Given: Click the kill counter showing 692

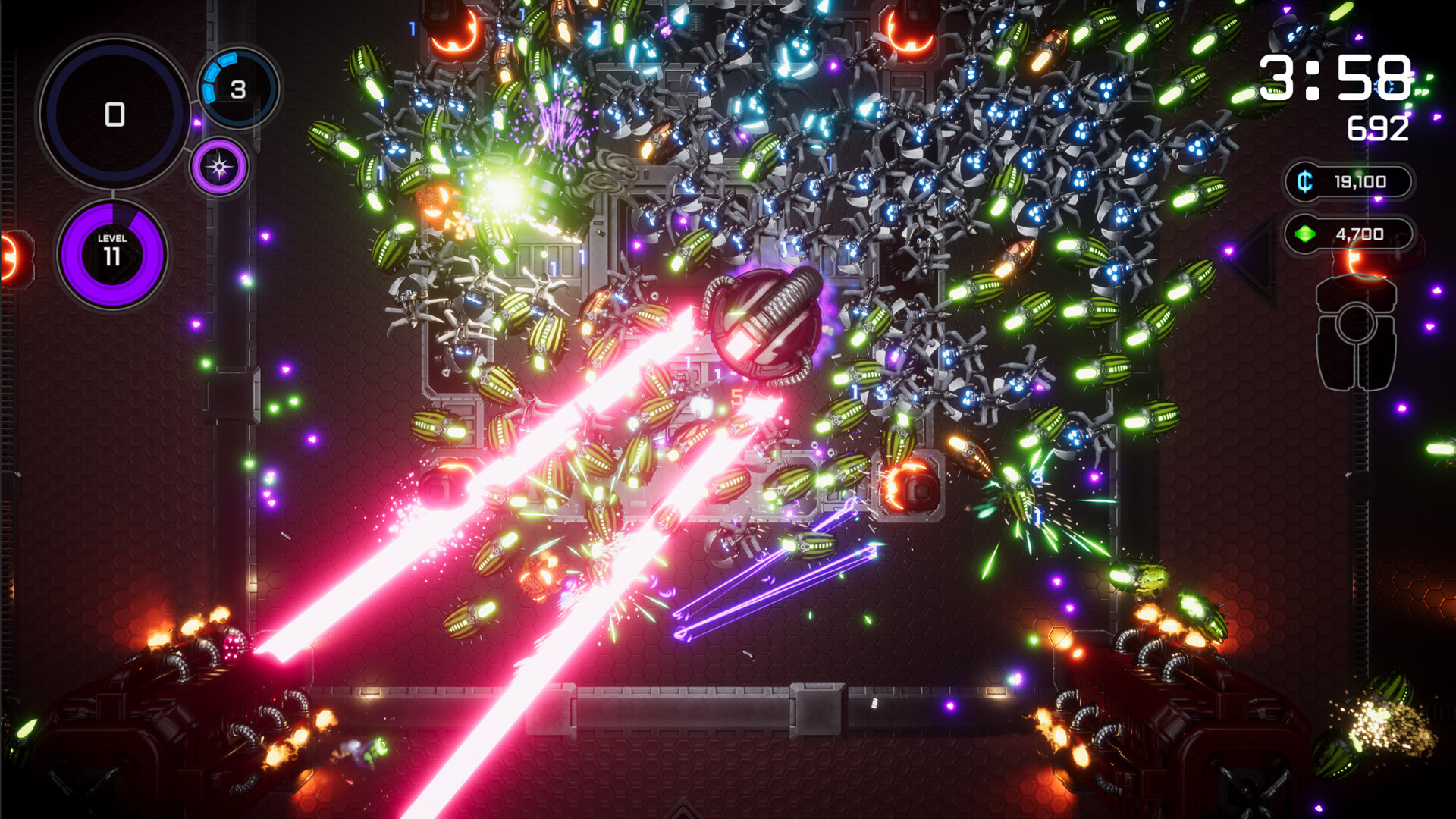Looking at the screenshot, I should (x=1376, y=127).
